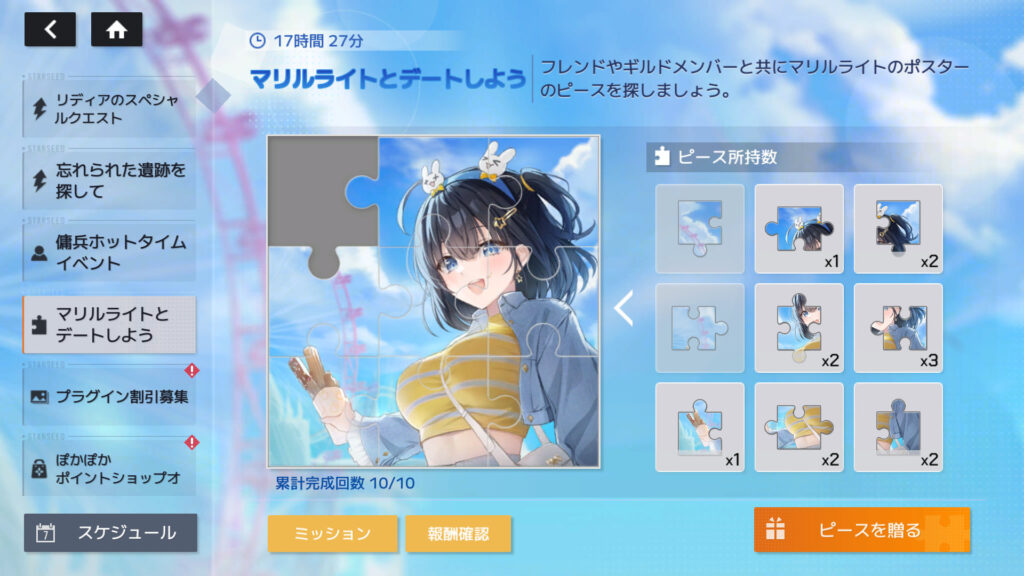This screenshot has height=576, width=1024.
Task: Open プラグイン割引募集 event
Action: (x=109, y=396)
